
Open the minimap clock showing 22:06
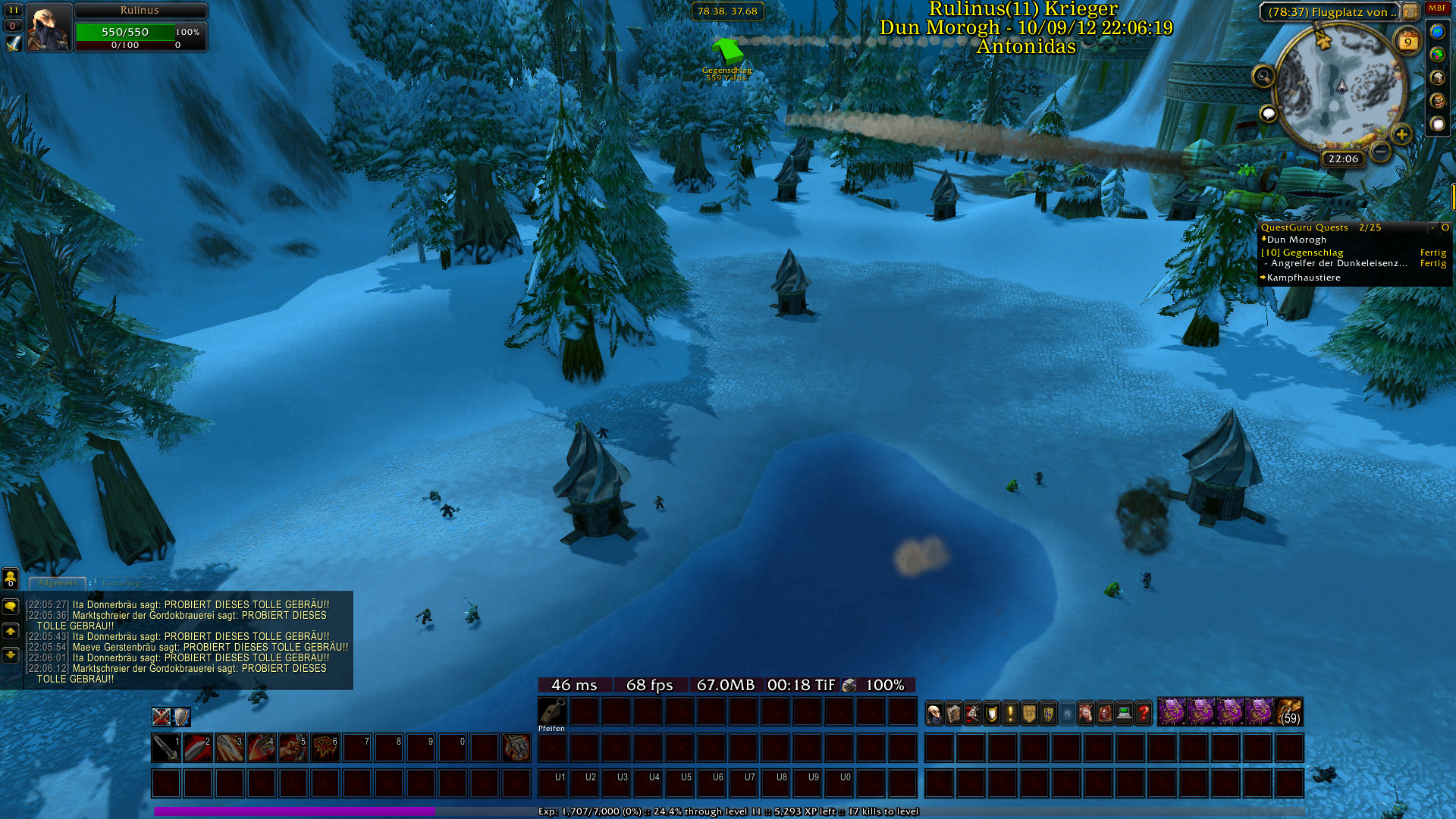click(1343, 158)
